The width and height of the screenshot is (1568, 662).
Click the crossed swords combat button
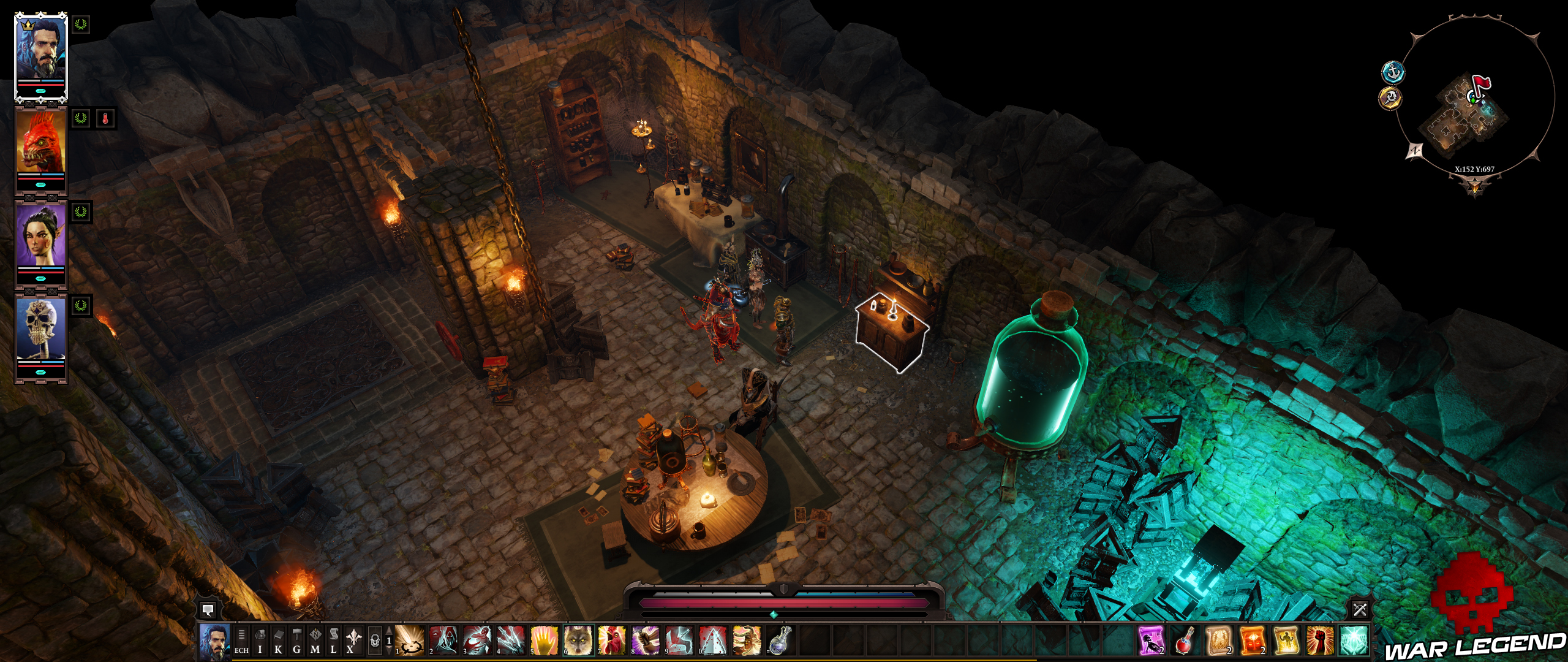click(x=1360, y=609)
